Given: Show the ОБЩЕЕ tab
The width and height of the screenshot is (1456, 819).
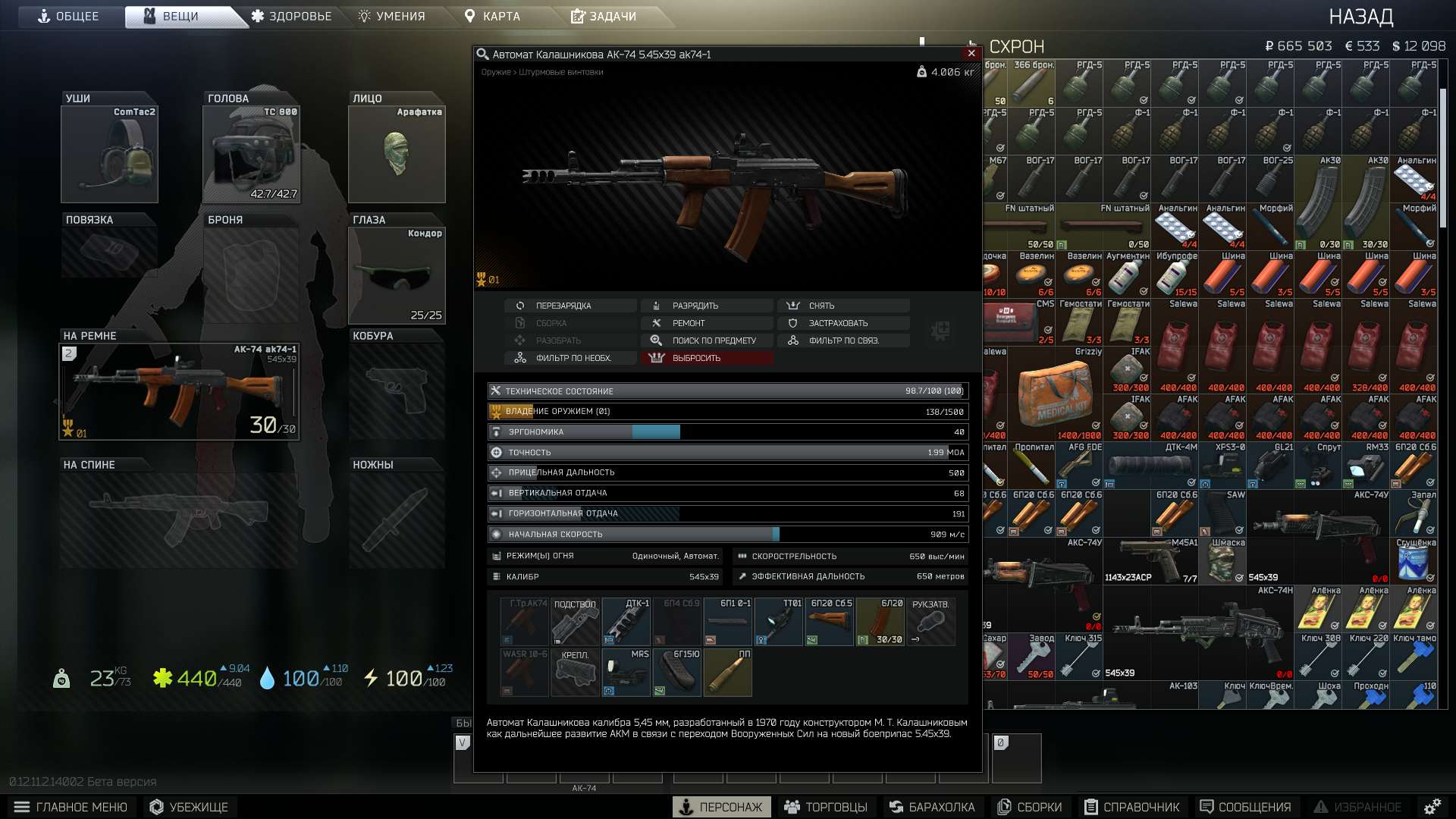Looking at the screenshot, I should tap(68, 16).
